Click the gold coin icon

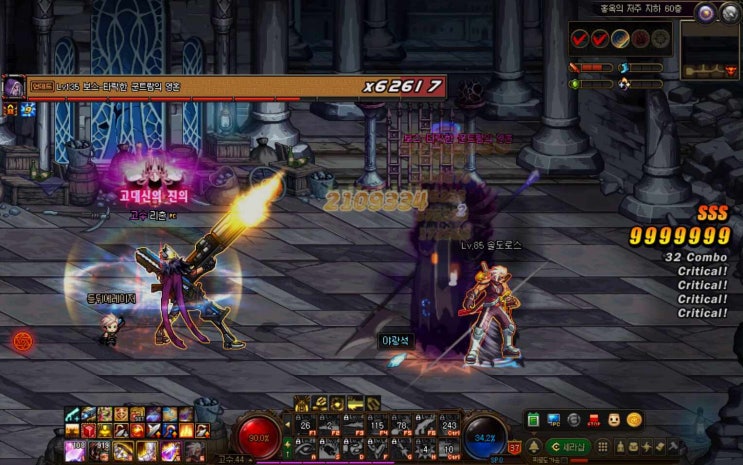pyautogui.click(x=634, y=420)
